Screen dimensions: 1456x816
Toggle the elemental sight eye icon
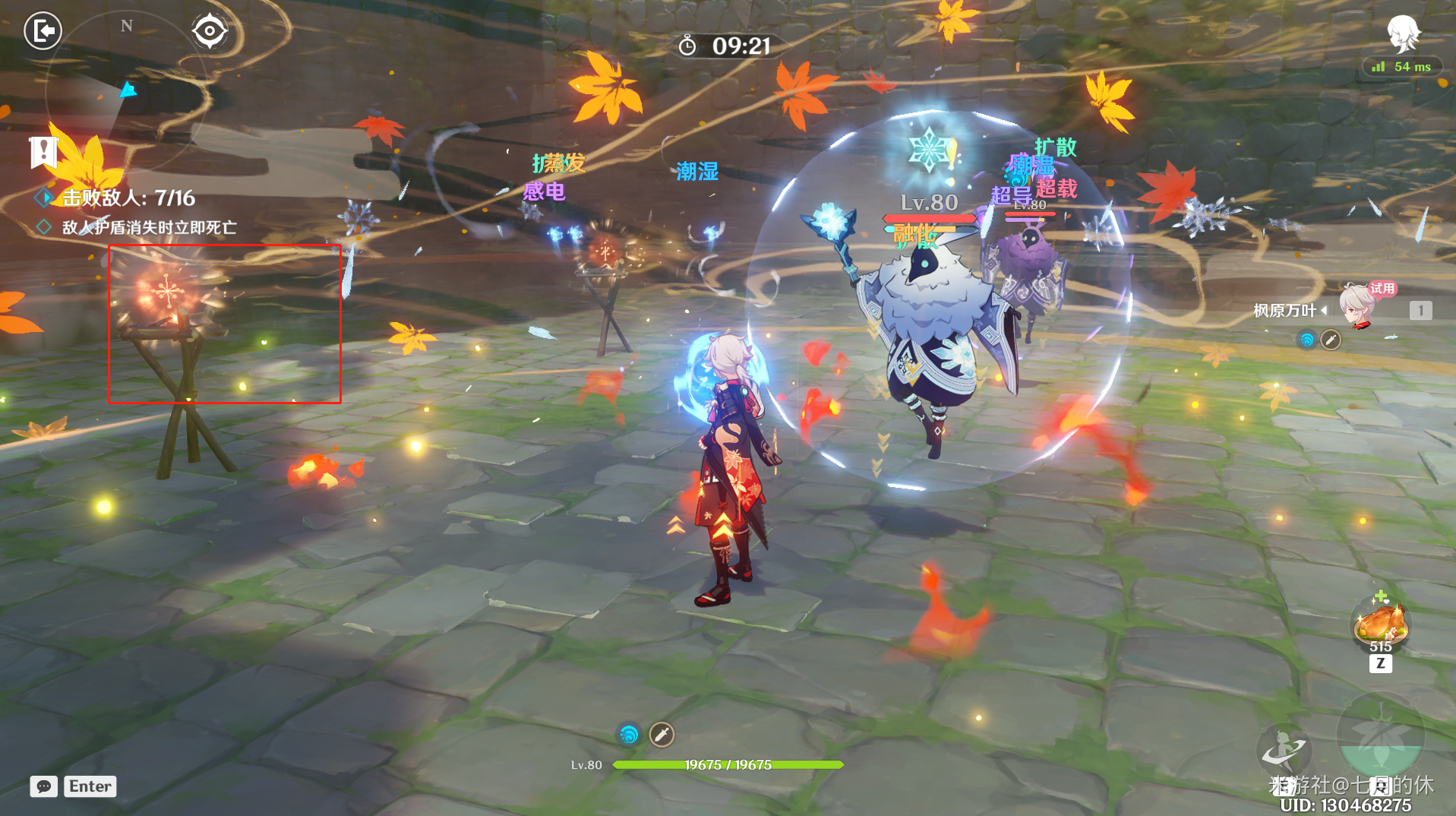[210, 31]
